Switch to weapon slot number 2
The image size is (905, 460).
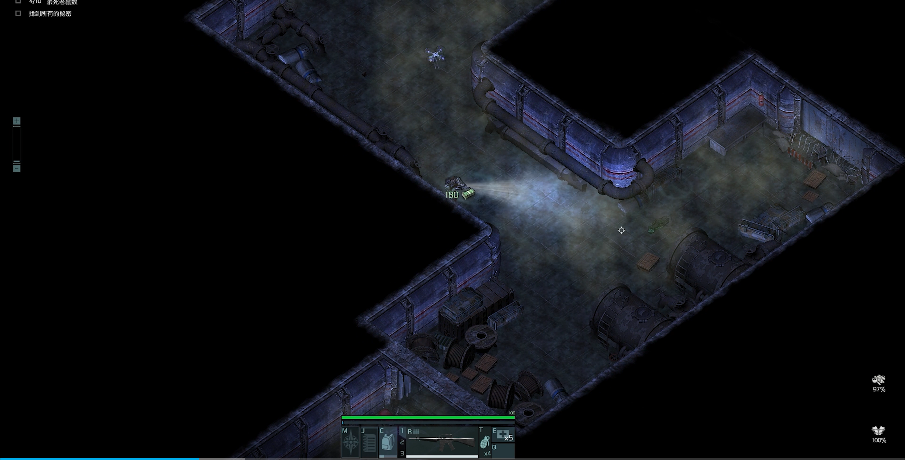pyautogui.click(x=402, y=442)
